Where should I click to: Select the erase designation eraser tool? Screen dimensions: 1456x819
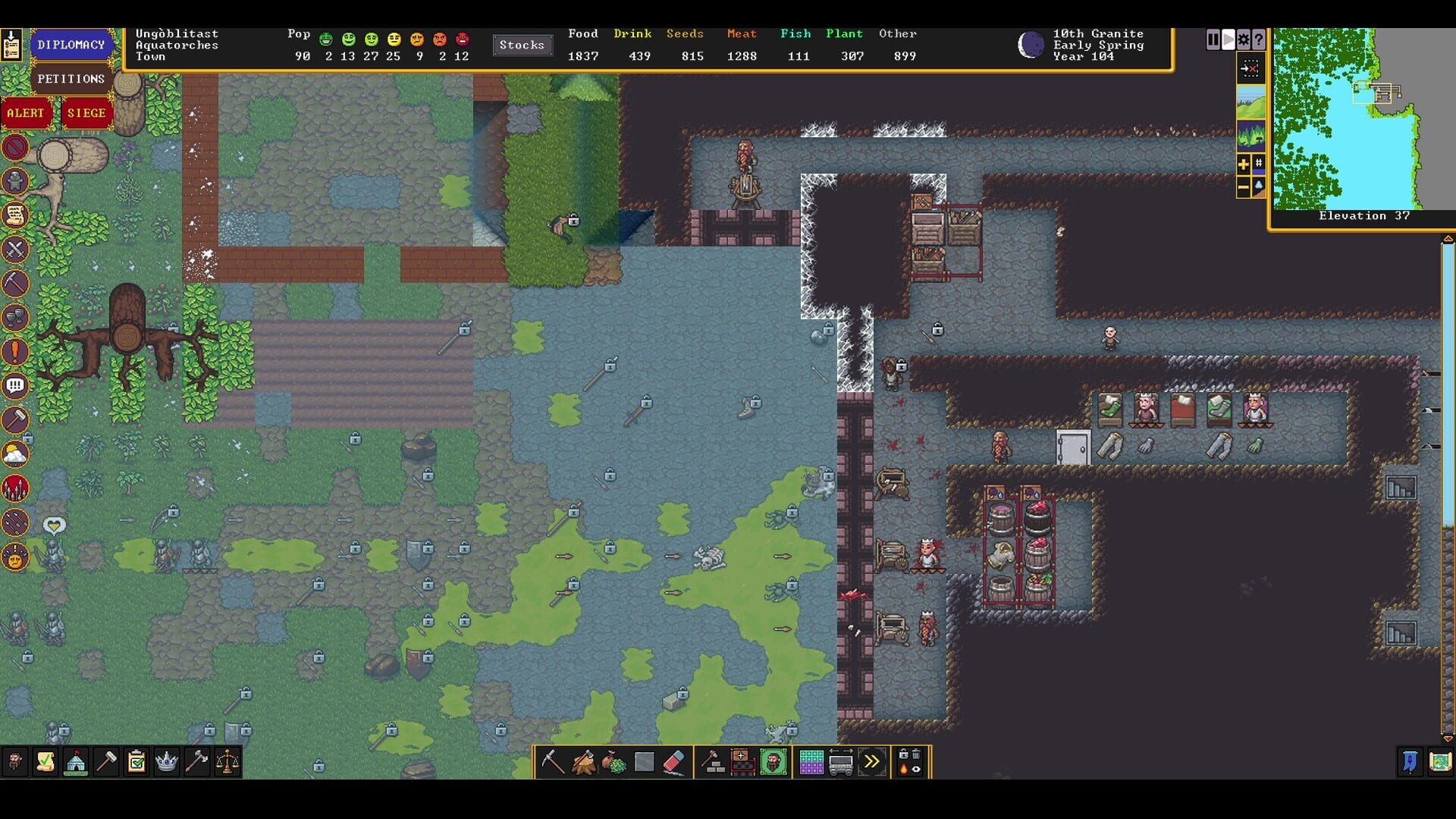tap(673, 762)
